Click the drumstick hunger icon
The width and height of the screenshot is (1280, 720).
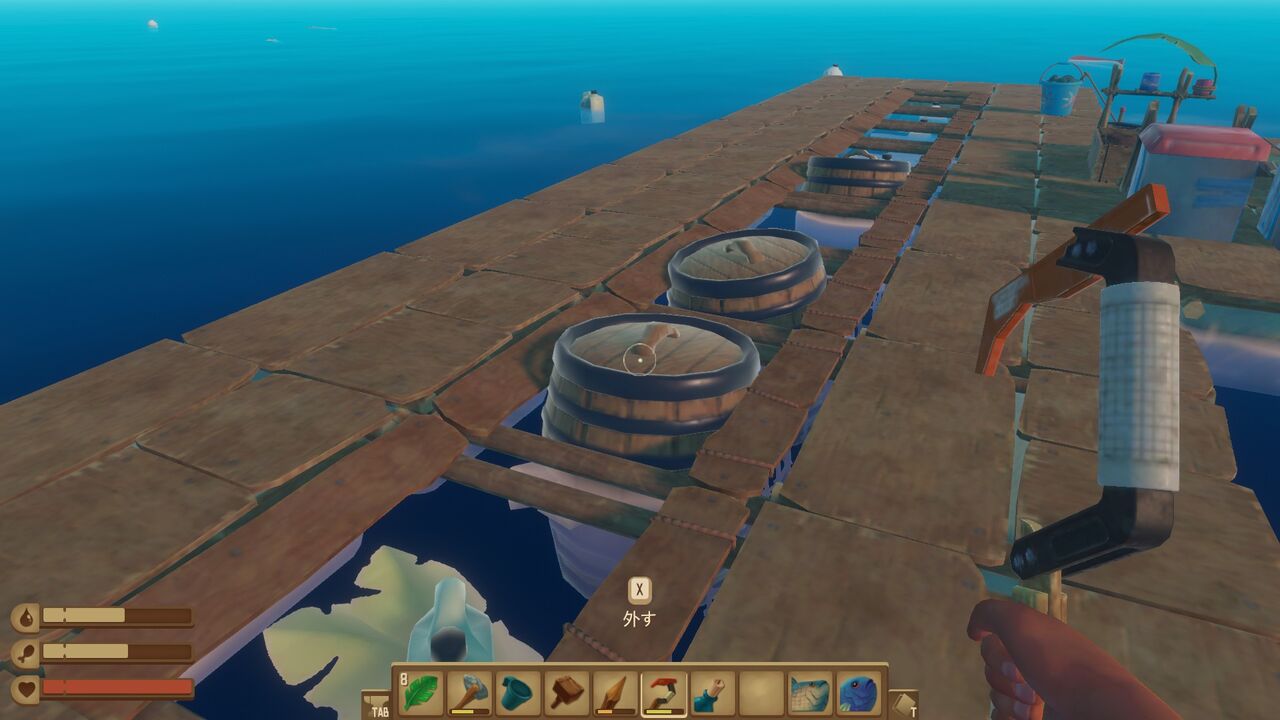(25, 652)
